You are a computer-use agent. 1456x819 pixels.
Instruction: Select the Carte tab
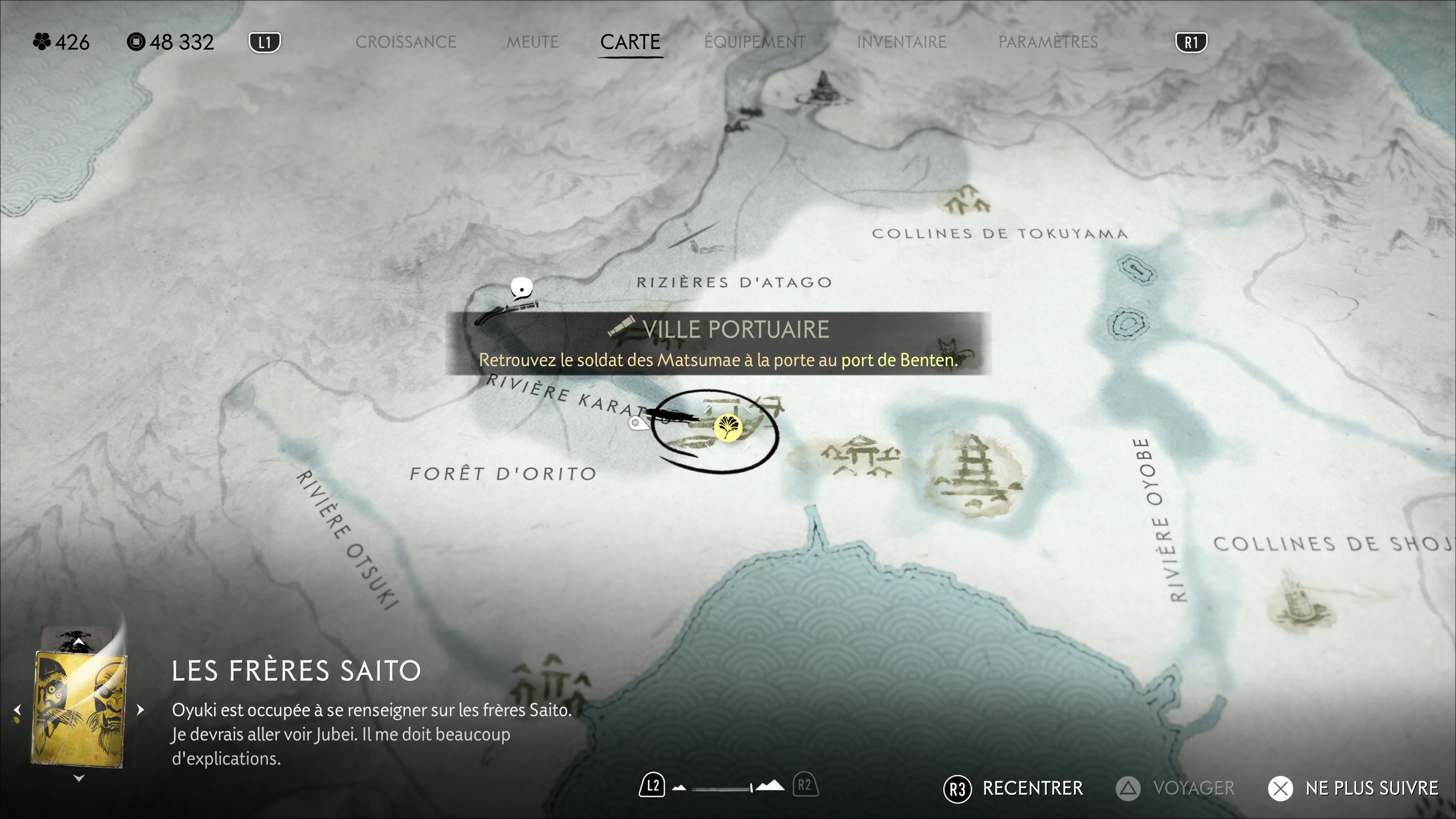(x=630, y=42)
